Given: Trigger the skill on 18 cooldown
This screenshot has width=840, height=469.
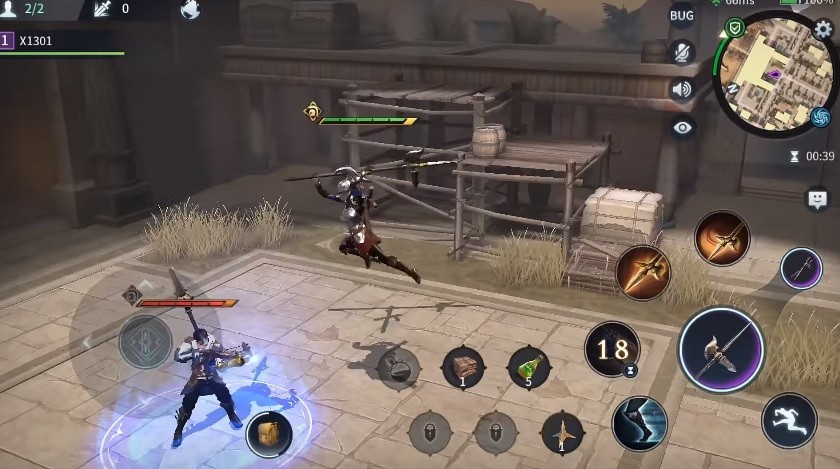Looking at the screenshot, I should (x=612, y=349).
